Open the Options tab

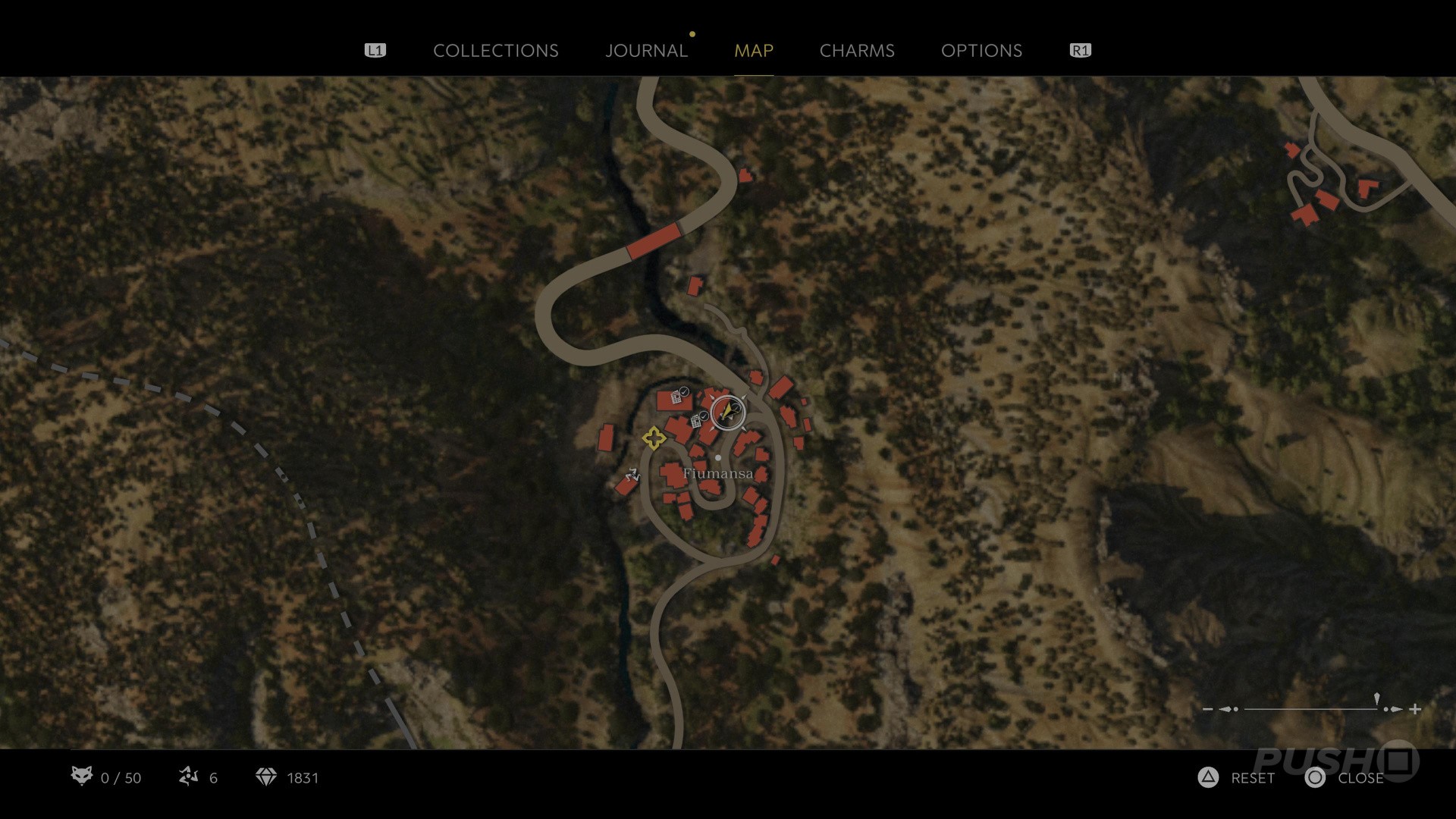click(981, 51)
